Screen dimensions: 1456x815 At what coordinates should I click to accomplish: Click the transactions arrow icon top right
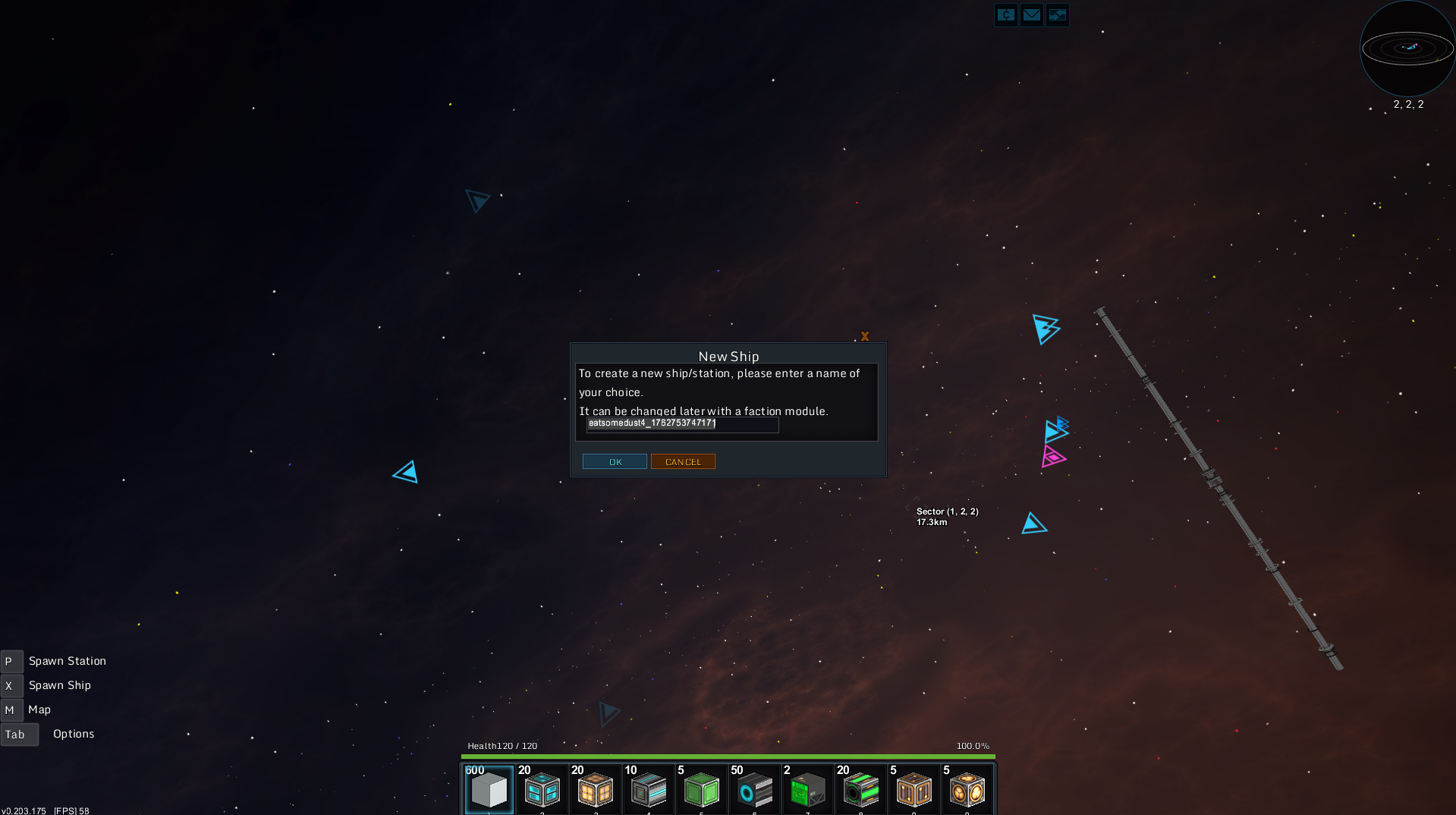point(1057,15)
